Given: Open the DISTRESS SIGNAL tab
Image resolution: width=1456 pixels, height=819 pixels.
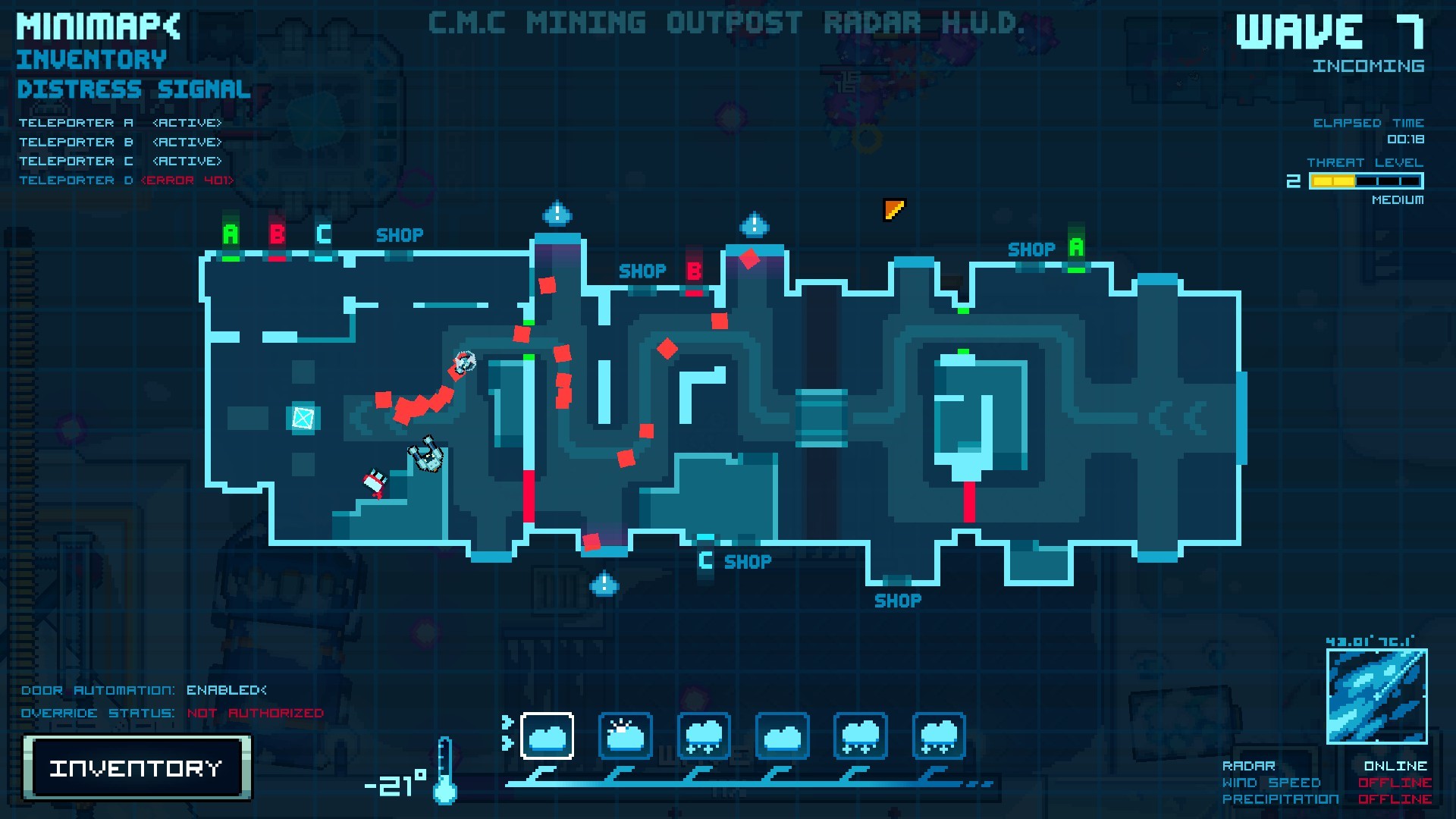Looking at the screenshot, I should click(133, 89).
